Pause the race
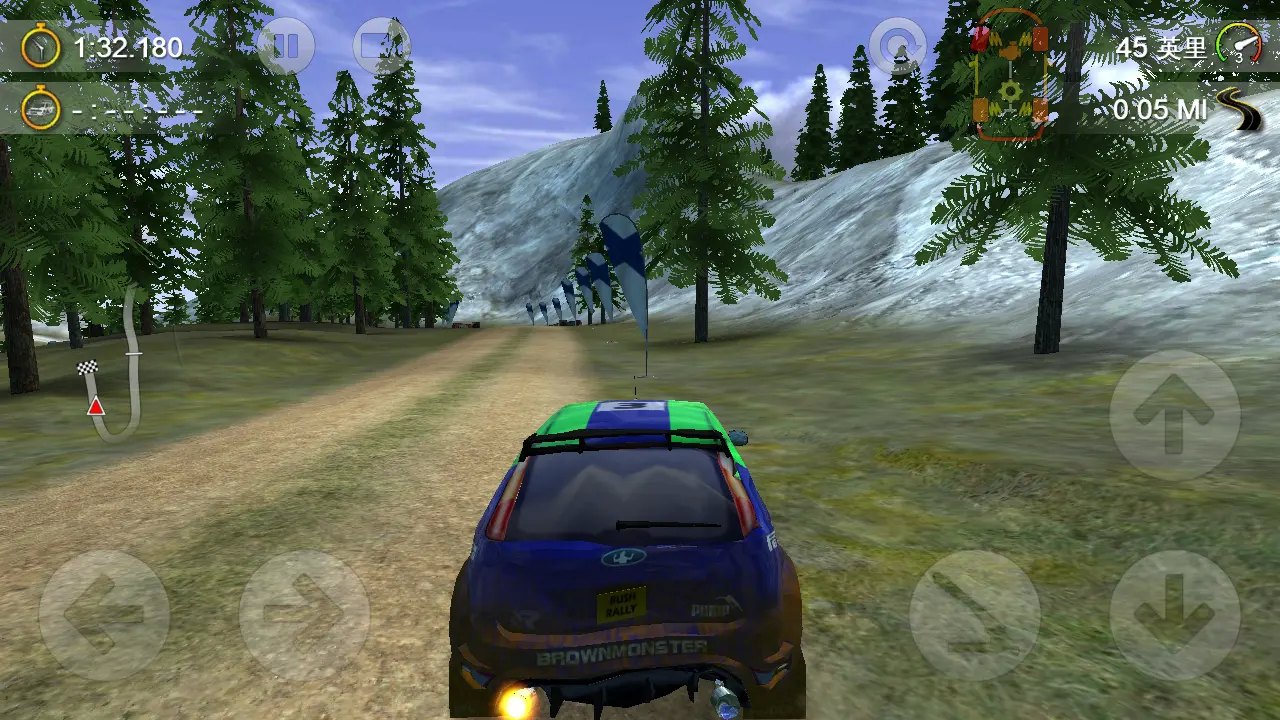This screenshot has height=720, width=1280. tap(286, 46)
